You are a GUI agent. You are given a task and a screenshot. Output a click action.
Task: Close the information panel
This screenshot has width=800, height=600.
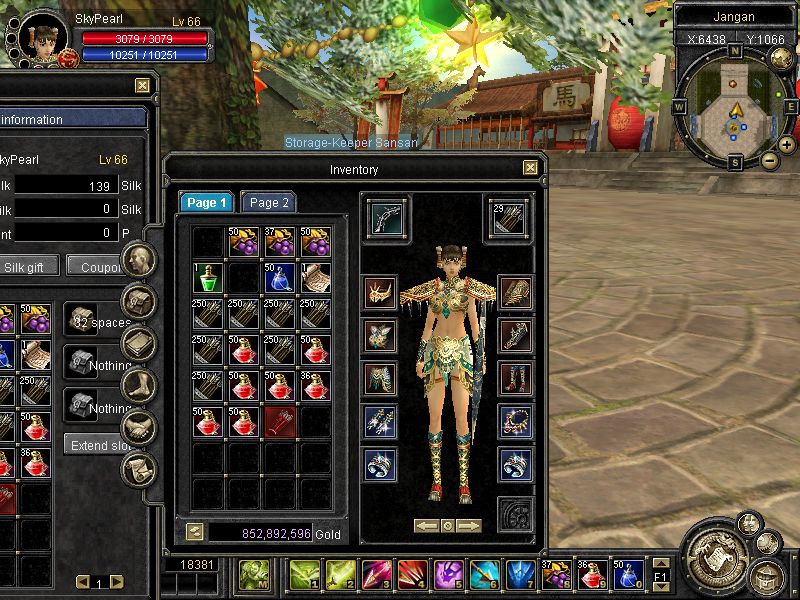[142, 86]
